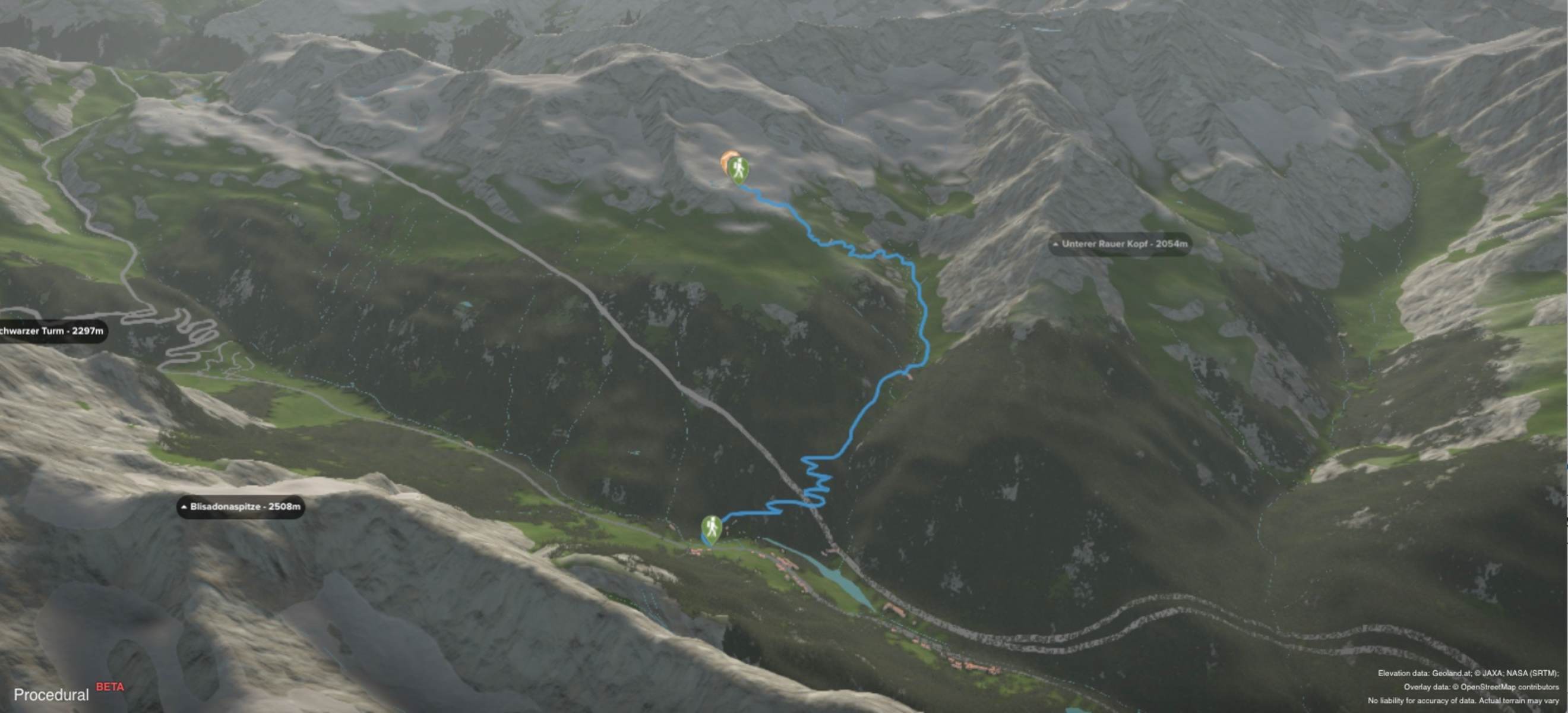
Task: Choose the hiker marker at the valley trailhead
Action: [711, 528]
